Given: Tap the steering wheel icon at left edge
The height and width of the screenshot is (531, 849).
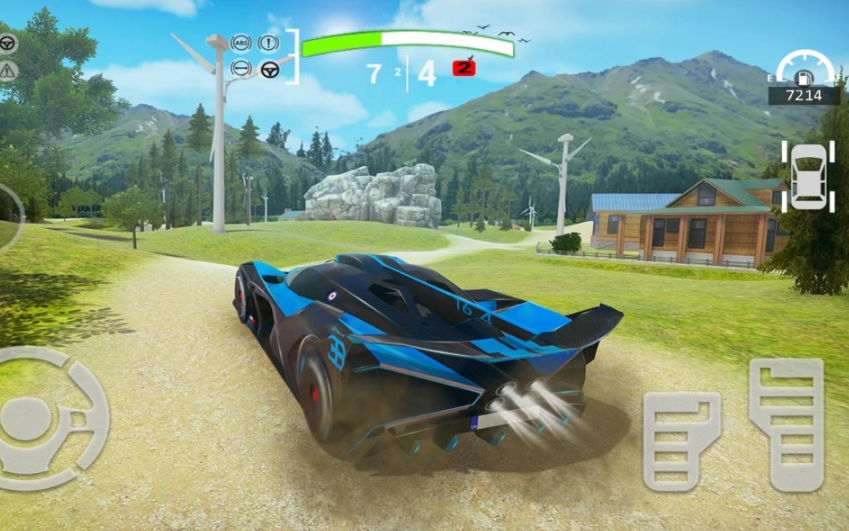Looking at the screenshot, I should (x=8, y=43).
